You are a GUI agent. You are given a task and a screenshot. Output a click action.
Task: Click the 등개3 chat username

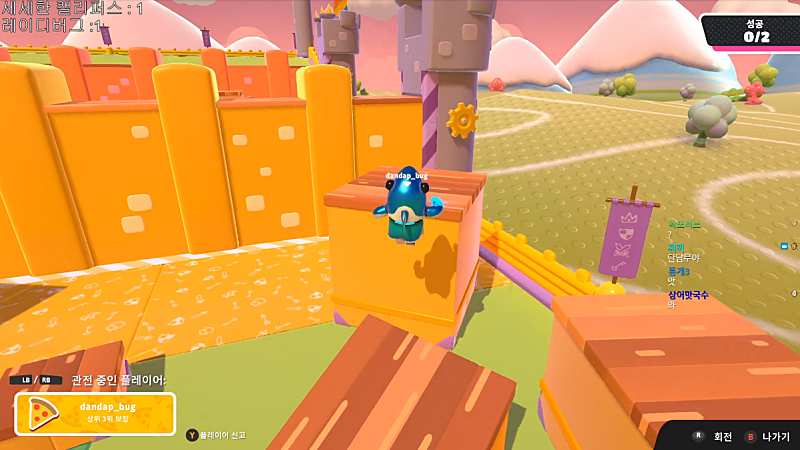click(679, 271)
